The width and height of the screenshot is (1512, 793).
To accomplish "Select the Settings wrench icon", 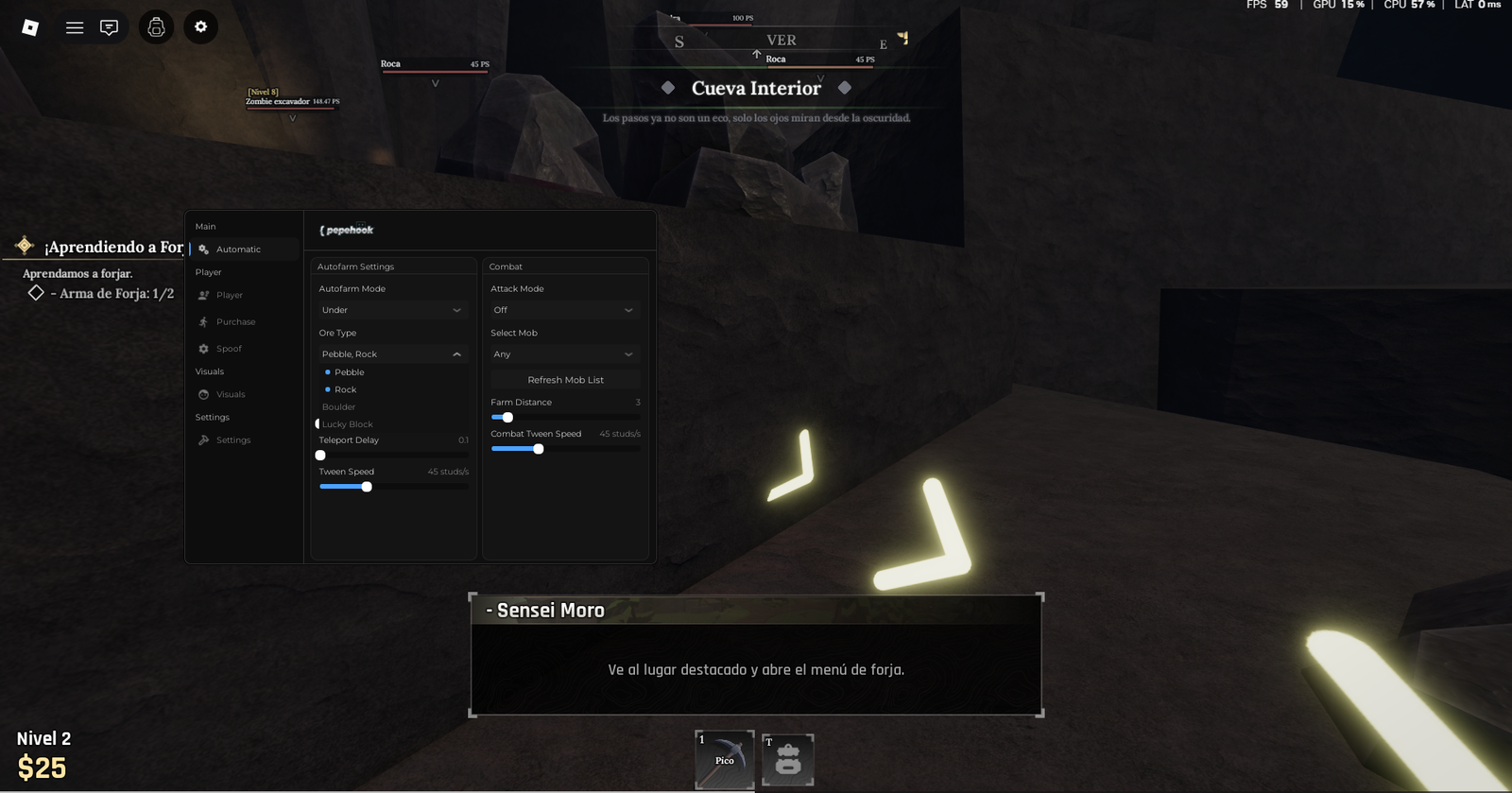I will pyautogui.click(x=204, y=440).
